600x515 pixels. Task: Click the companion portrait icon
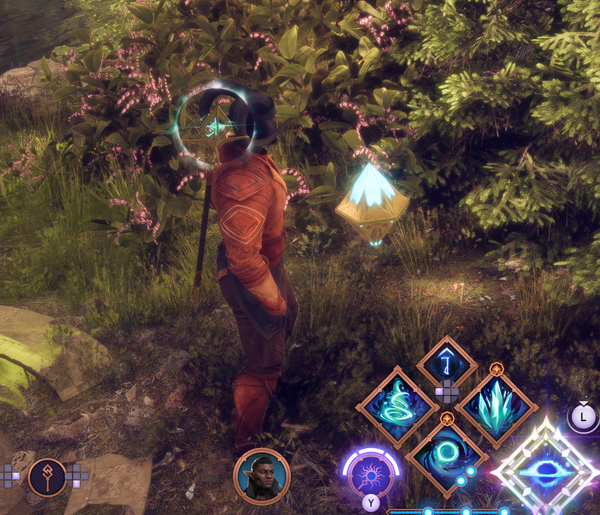(262, 476)
